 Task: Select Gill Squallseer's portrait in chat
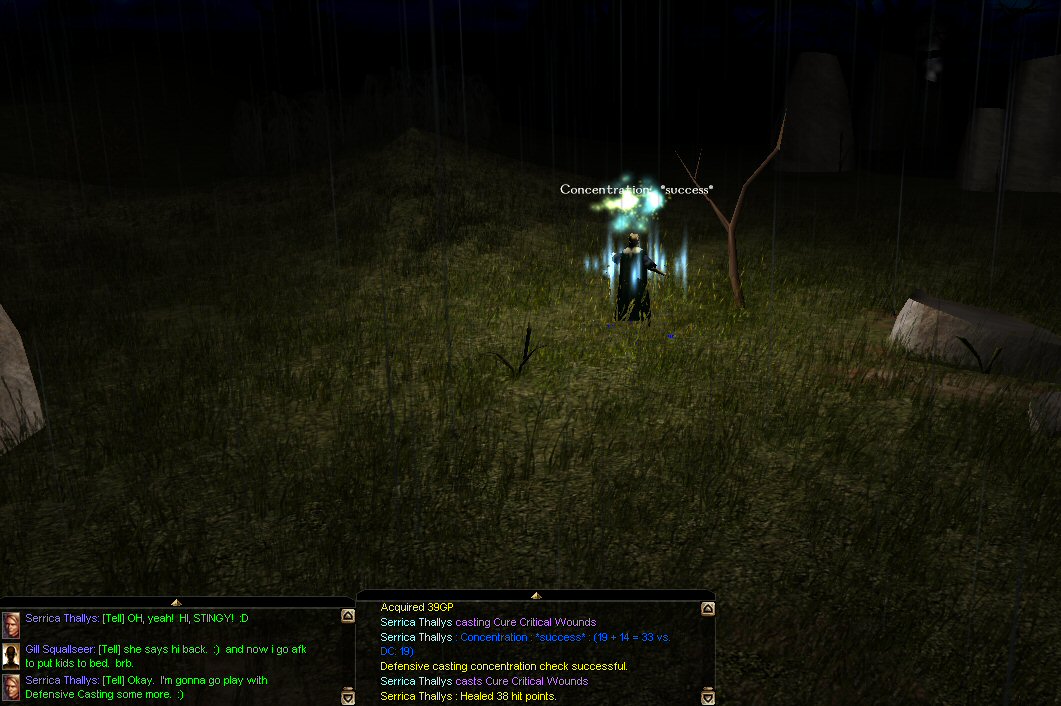point(11,656)
